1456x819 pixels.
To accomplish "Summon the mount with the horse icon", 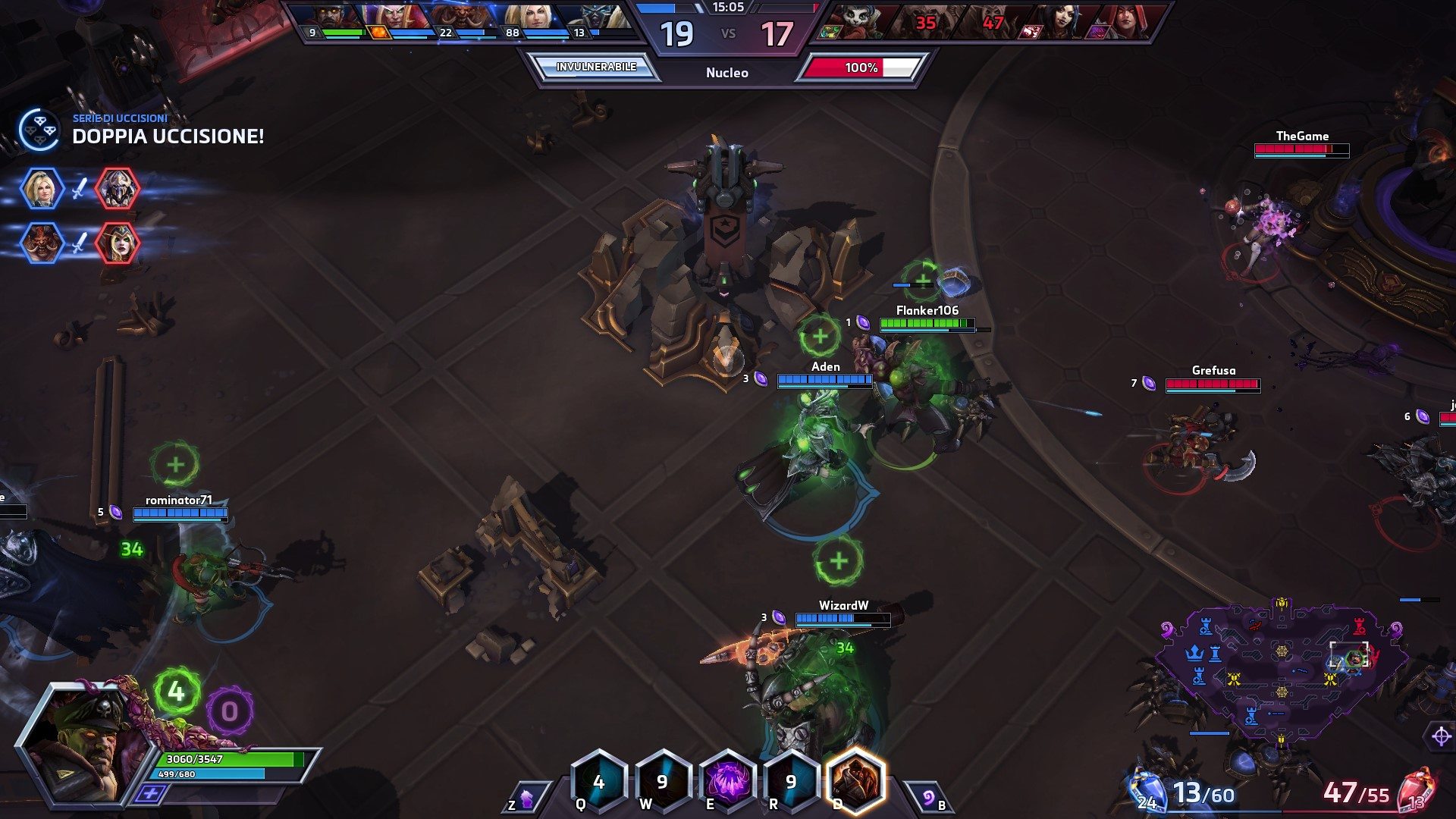I will click(526, 798).
